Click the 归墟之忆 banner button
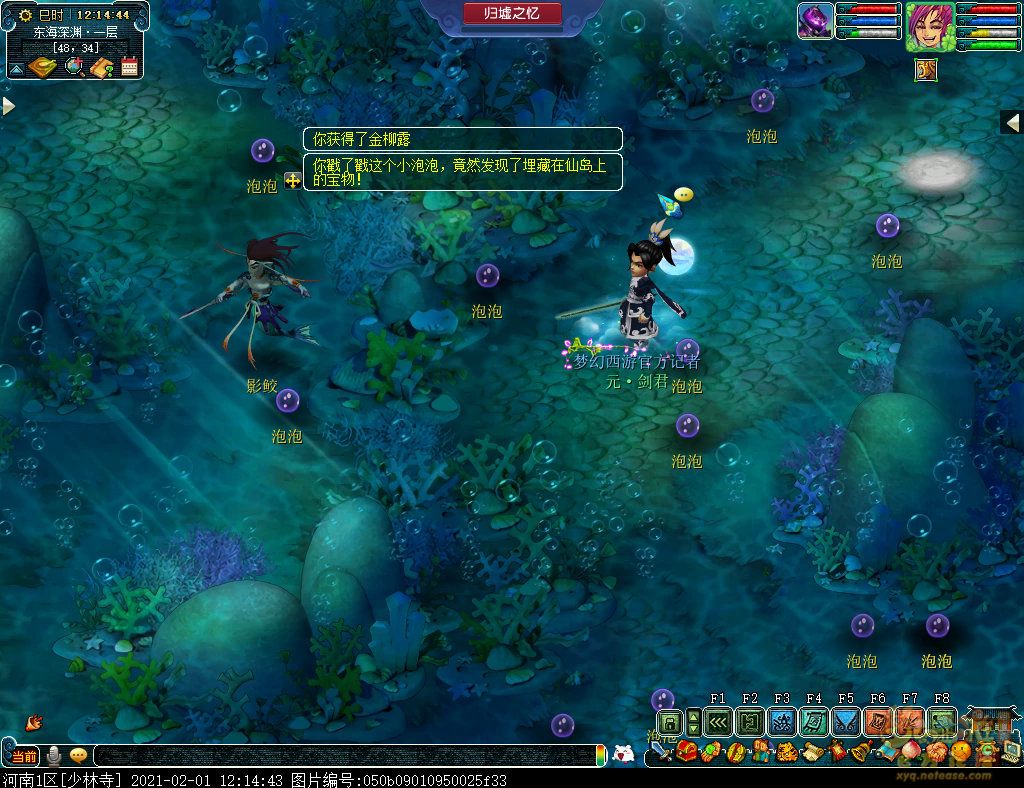Screen dimensions: 1024x788 tap(512, 13)
